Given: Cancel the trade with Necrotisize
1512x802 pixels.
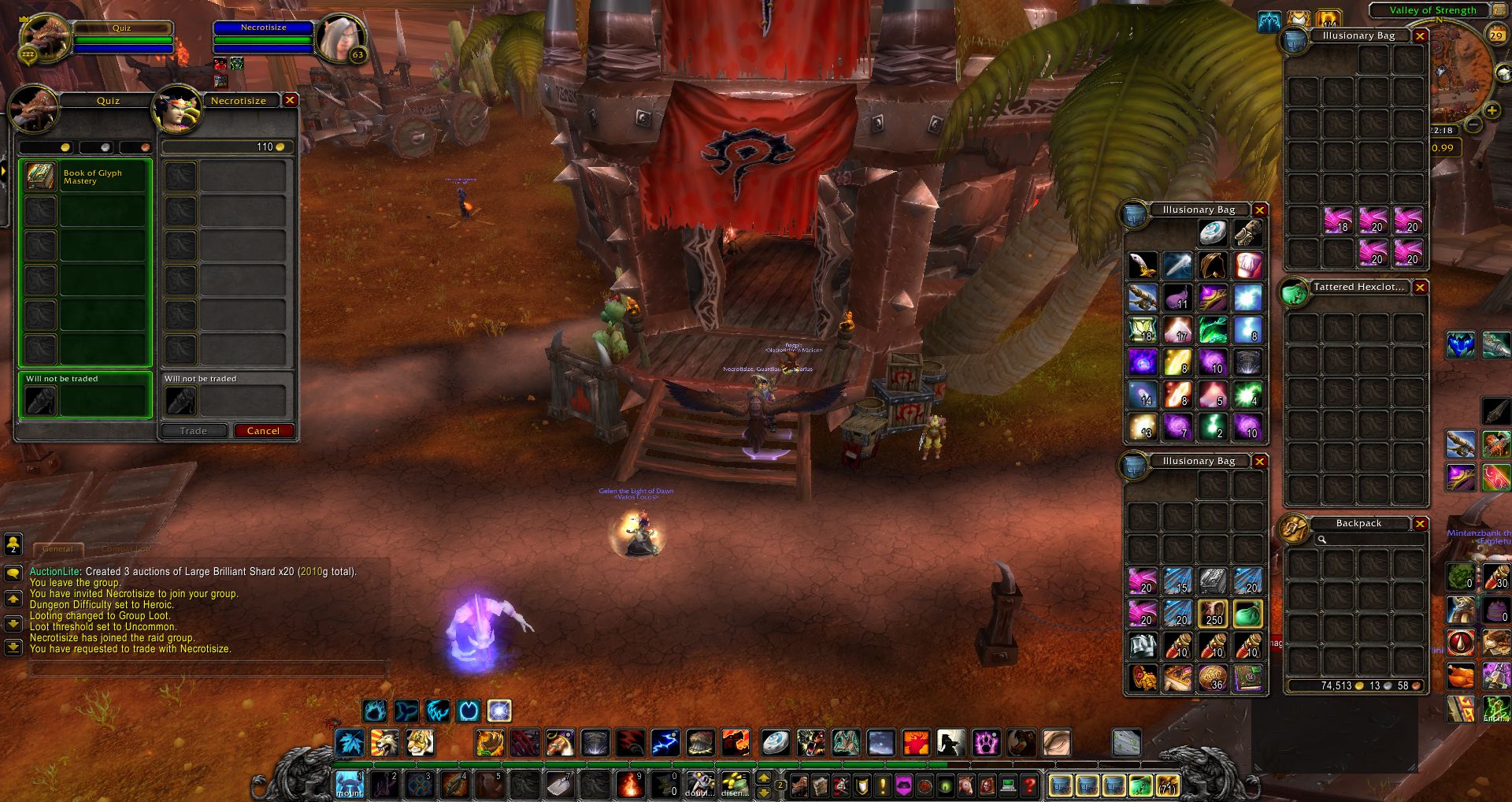Looking at the screenshot, I should click(x=263, y=431).
